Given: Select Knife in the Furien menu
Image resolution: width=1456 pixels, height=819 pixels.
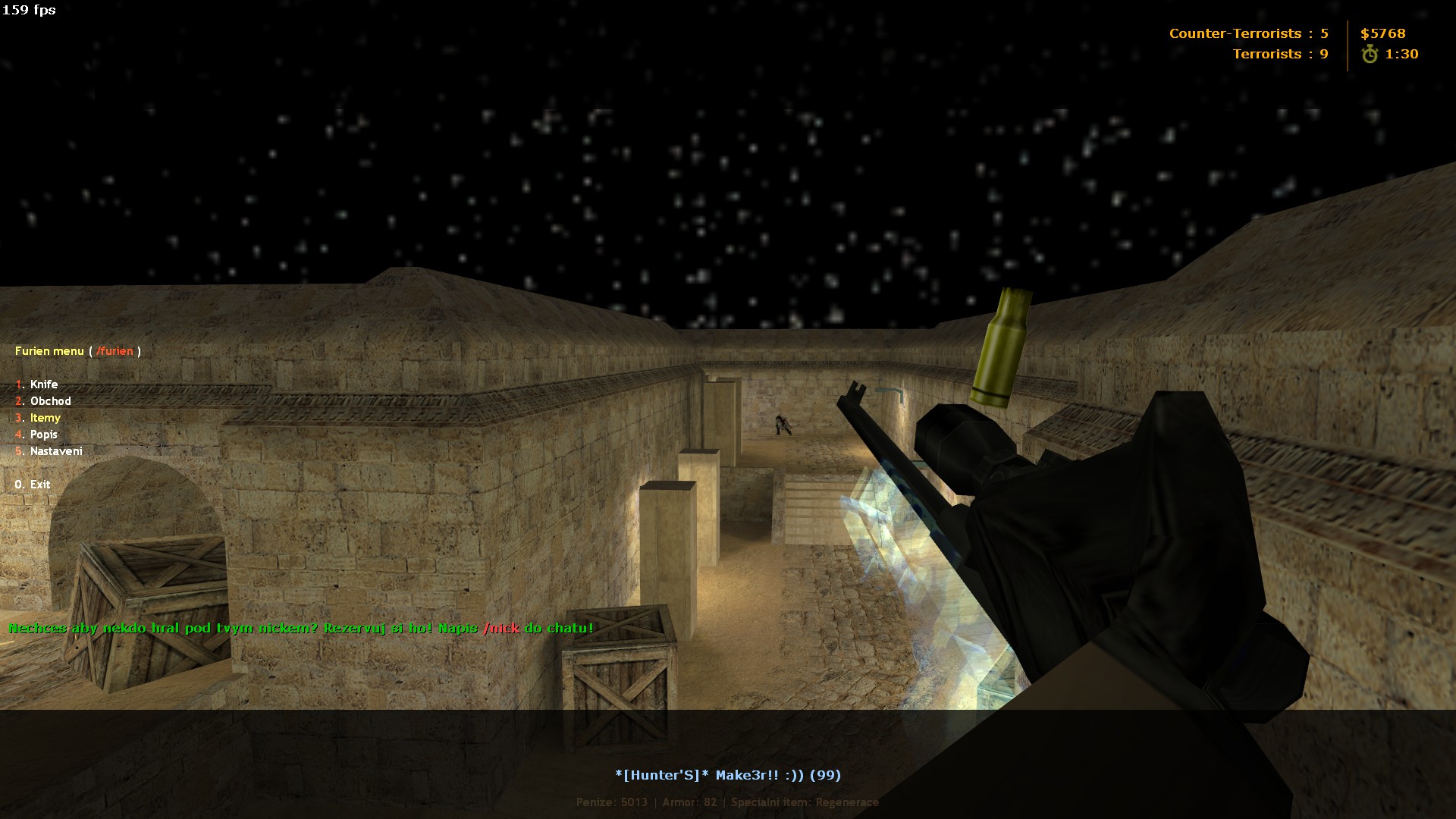Looking at the screenshot, I should [x=43, y=384].
